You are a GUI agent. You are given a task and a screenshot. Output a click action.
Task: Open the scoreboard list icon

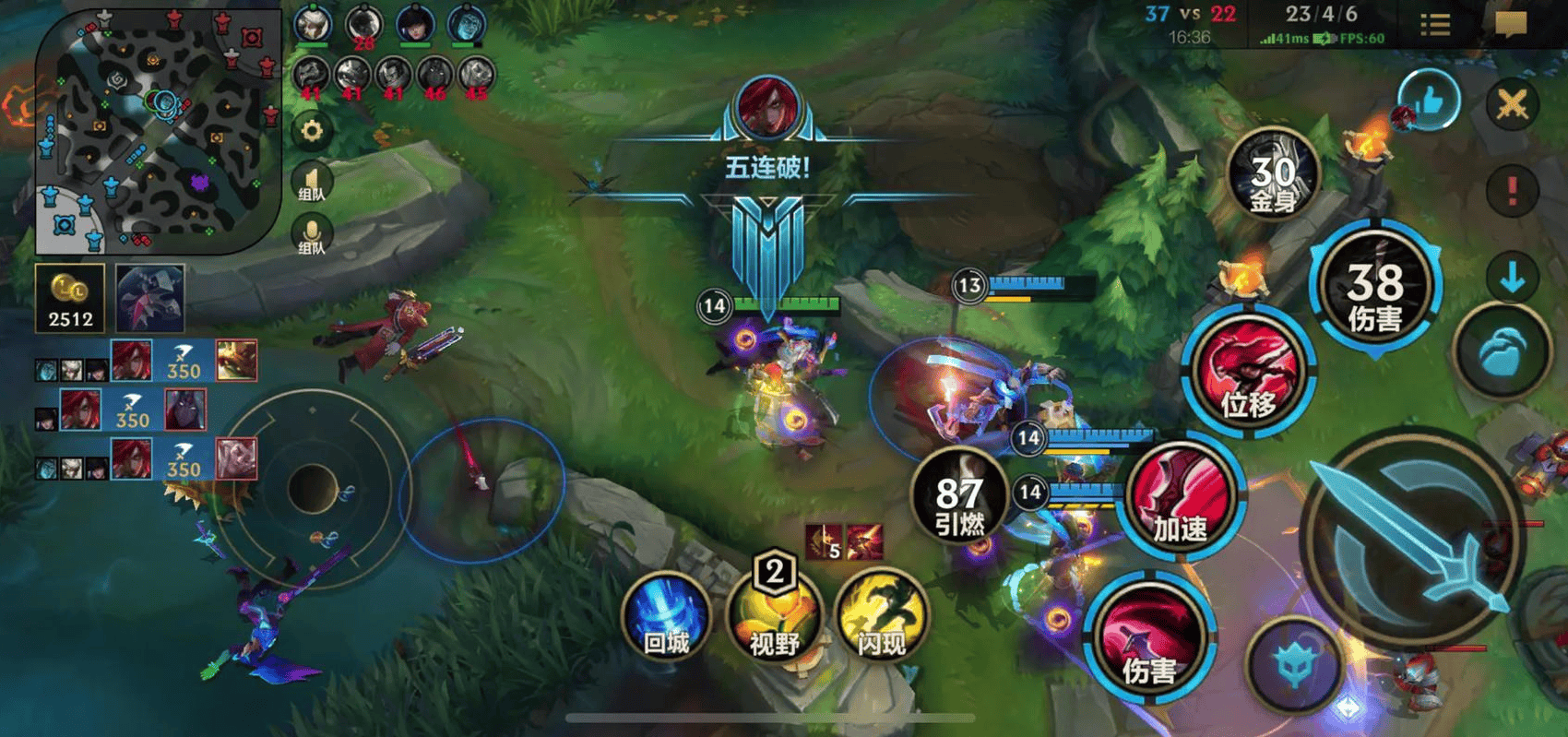coord(1435,24)
